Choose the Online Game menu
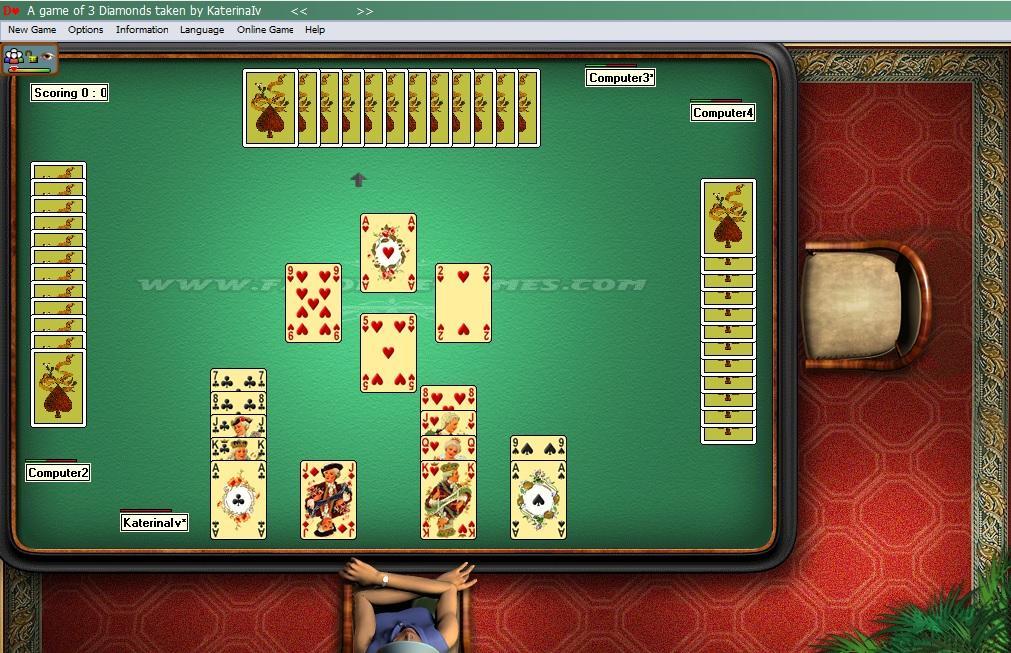This screenshot has width=1011, height=653. coord(265,30)
